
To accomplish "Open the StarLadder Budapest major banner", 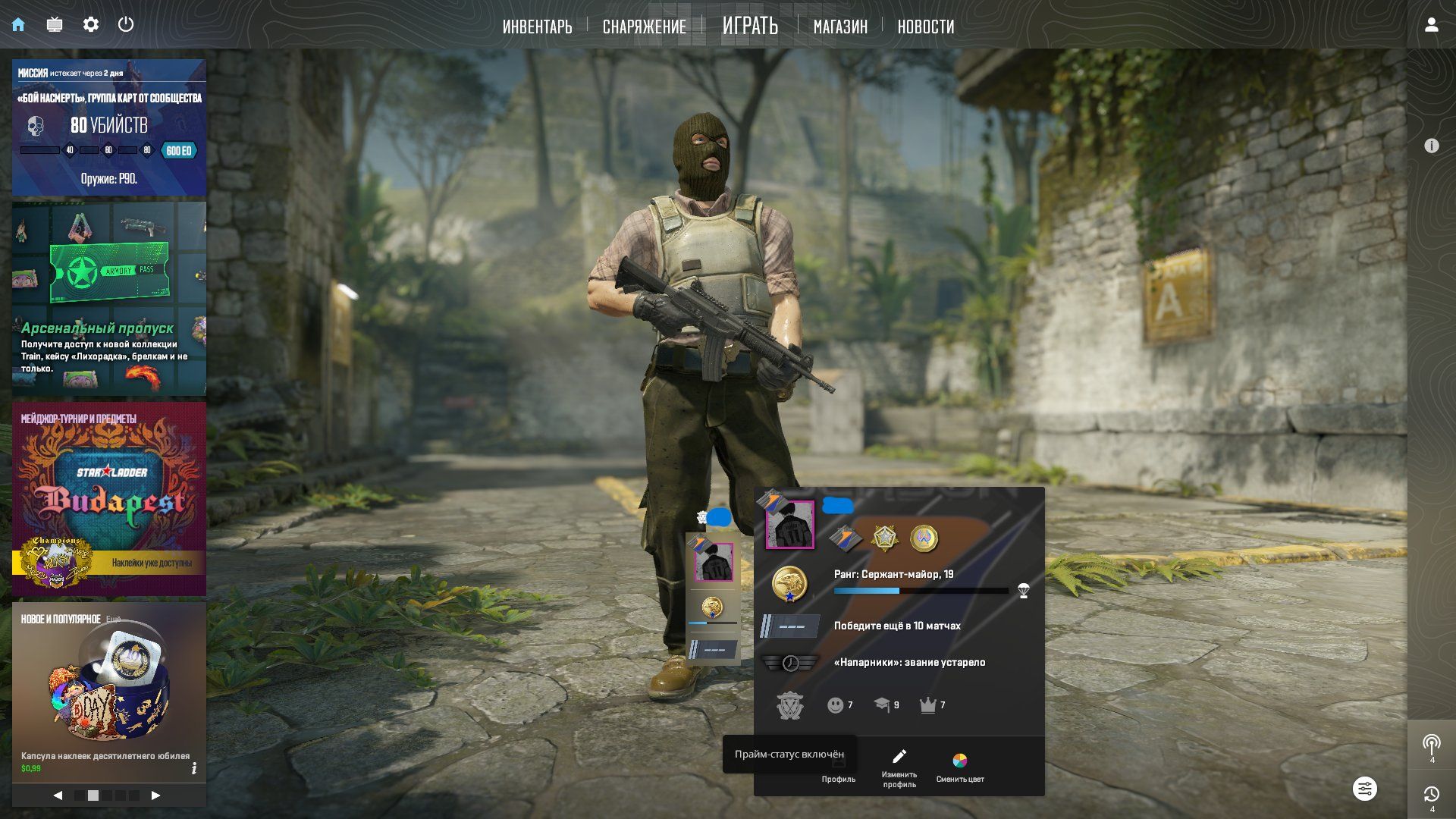I will [109, 499].
